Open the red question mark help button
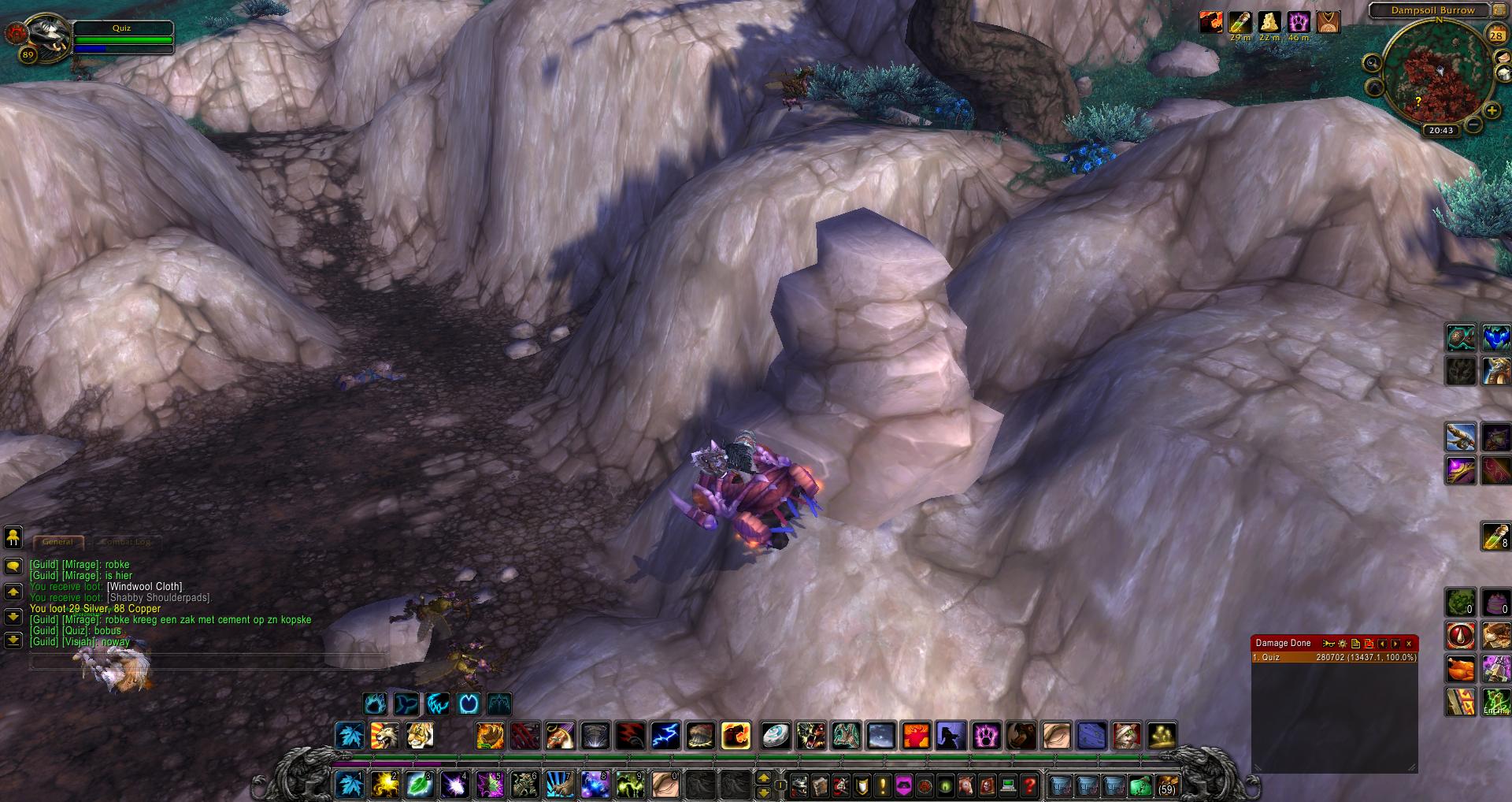This screenshot has height=802, width=1512. (1028, 785)
